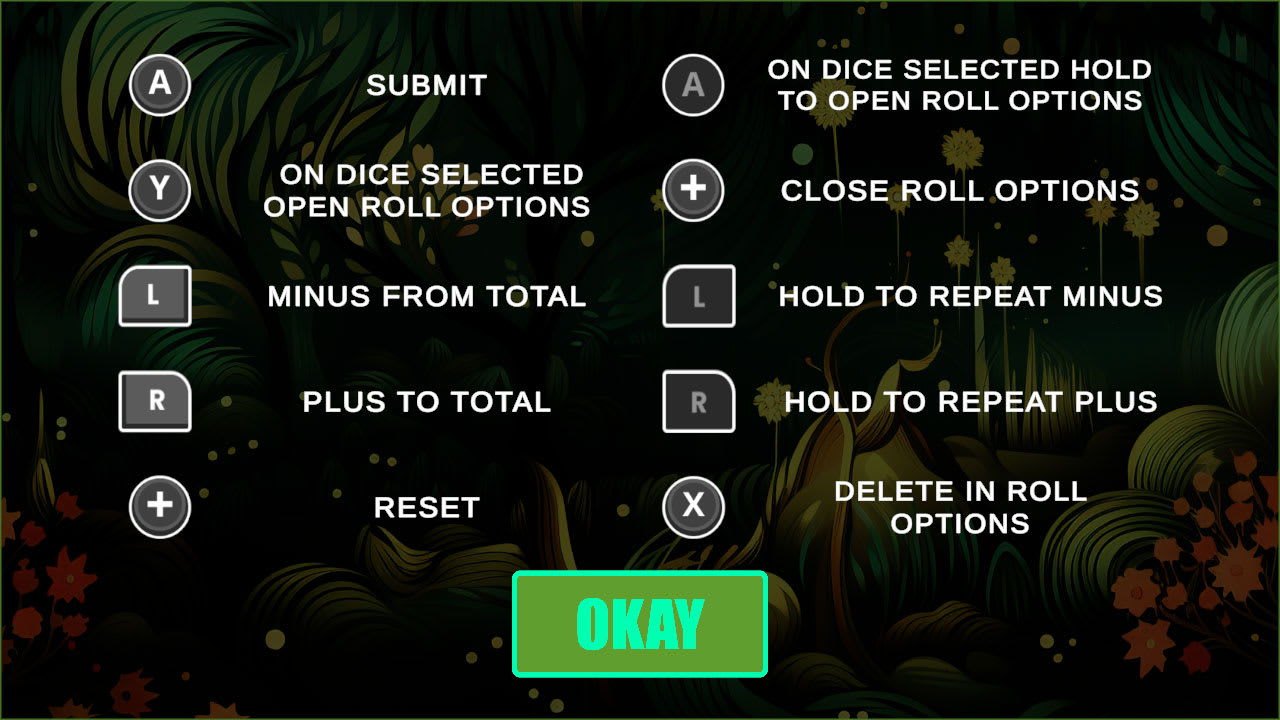Select the X button icon for delete
Screen dimensions: 1280x720
coord(694,507)
